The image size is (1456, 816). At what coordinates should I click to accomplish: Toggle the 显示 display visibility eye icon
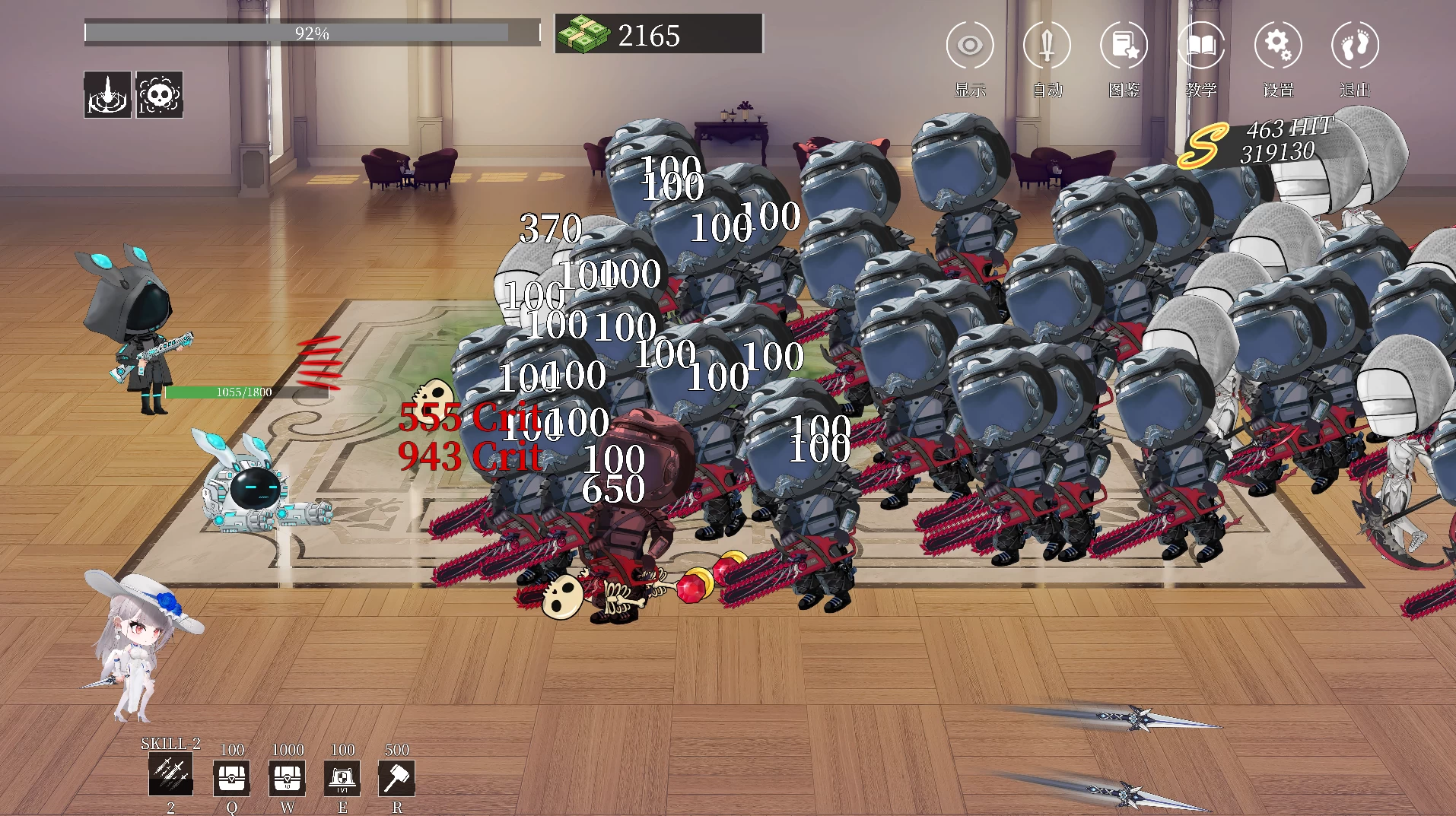tap(969, 45)
